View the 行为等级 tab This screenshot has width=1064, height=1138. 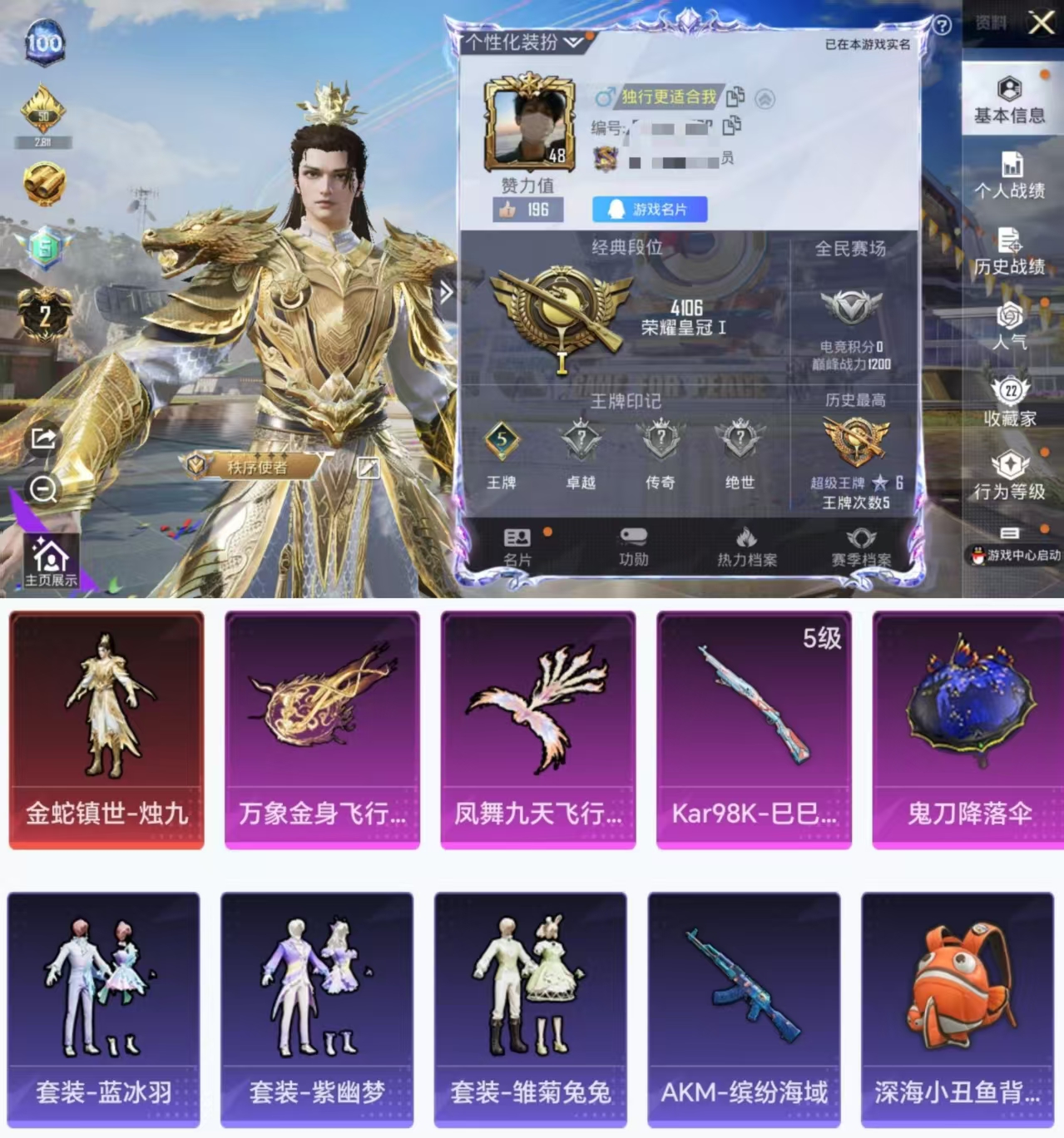1010,477
